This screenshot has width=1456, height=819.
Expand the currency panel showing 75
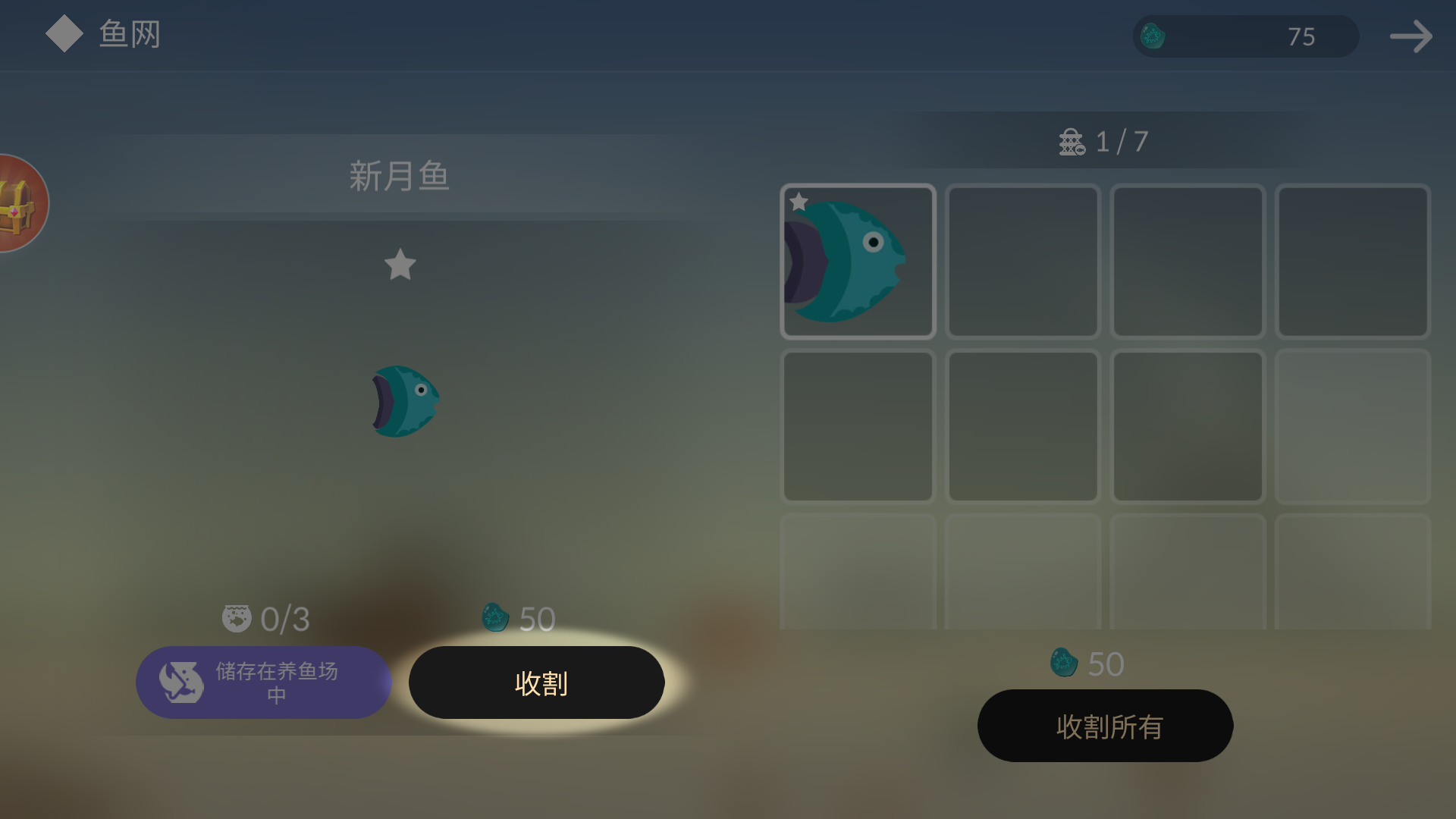(1245, 36)
